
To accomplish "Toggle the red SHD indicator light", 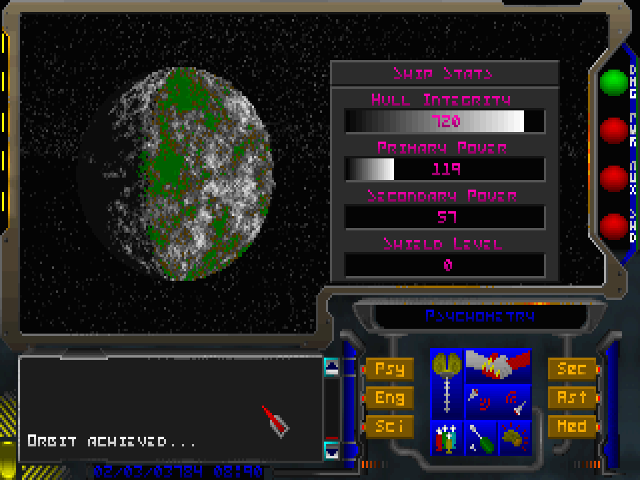I will [x=611, y=226].
